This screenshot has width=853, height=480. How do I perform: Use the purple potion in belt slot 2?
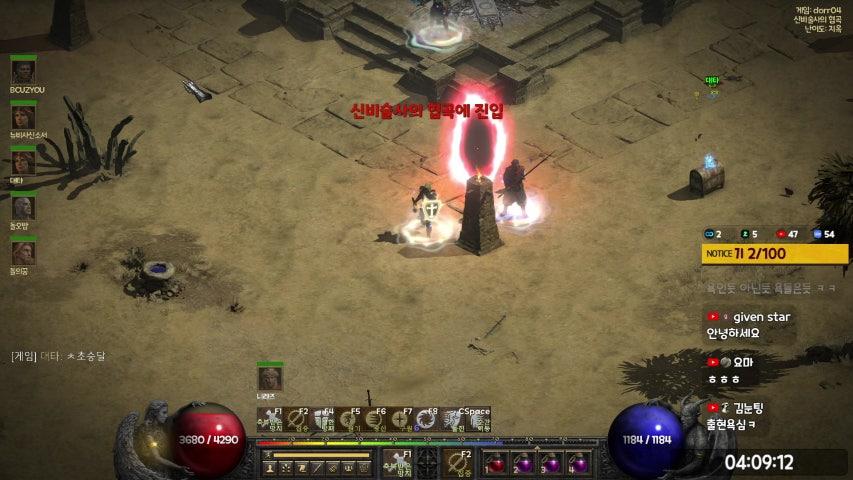pos(524,463)
